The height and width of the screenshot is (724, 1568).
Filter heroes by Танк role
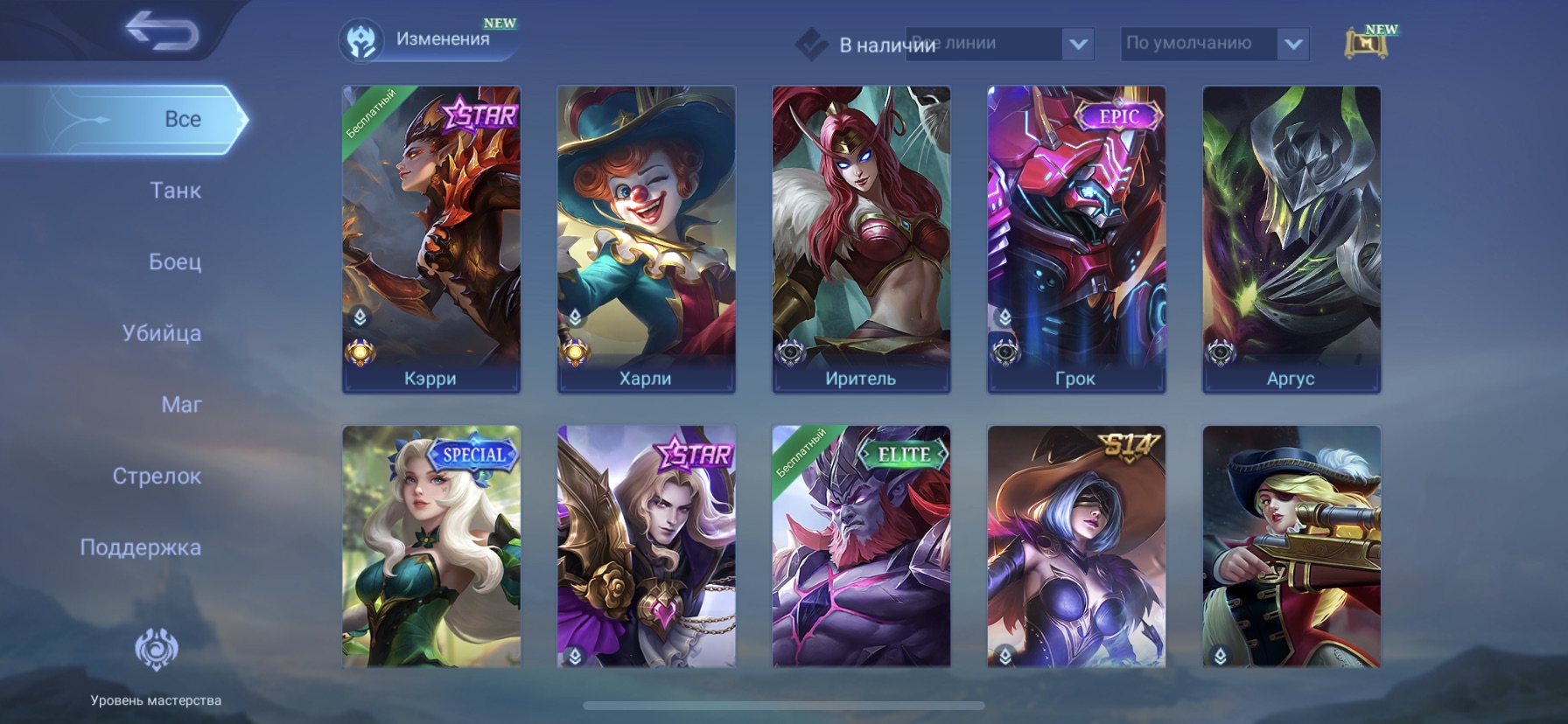click(x=175, y=191)
